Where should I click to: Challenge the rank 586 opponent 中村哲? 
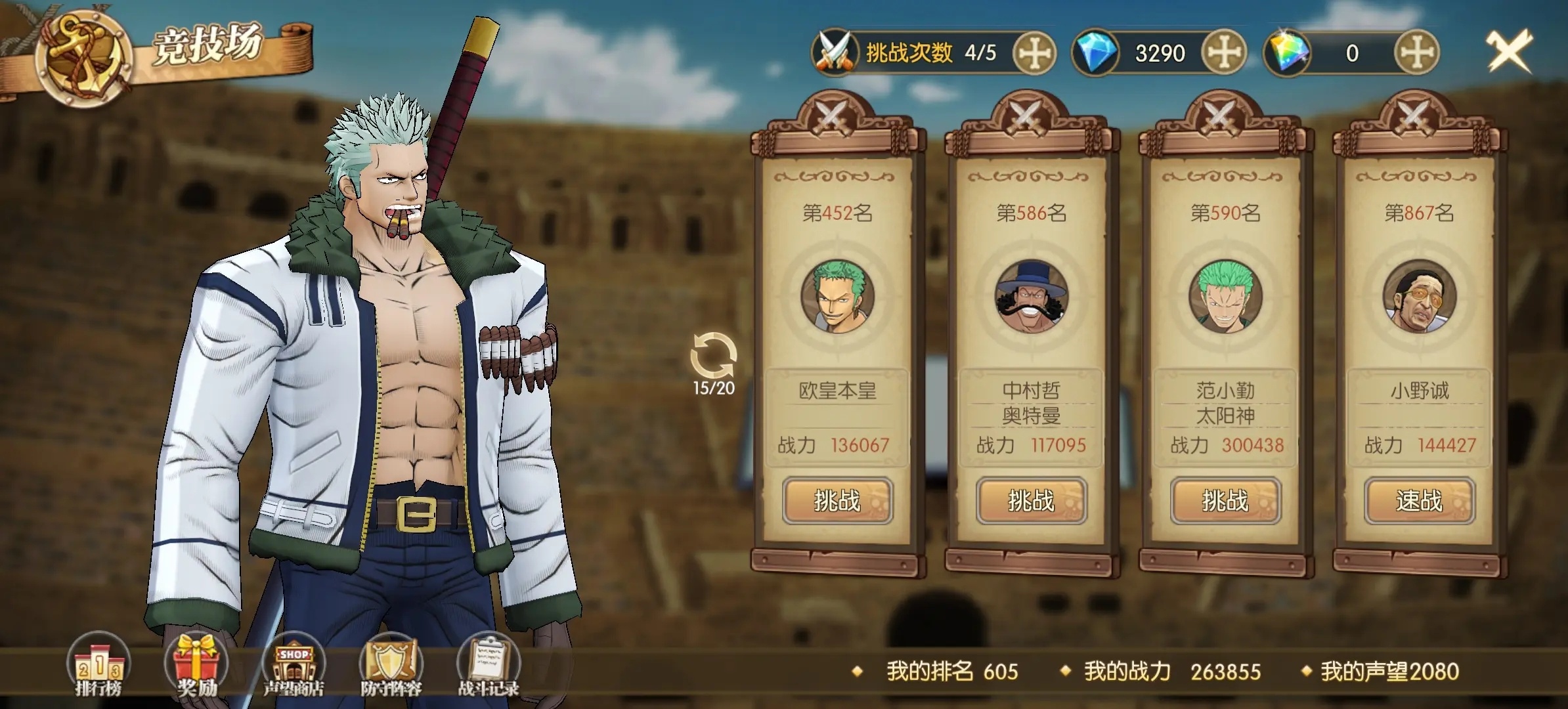[x=1031, y=501]
